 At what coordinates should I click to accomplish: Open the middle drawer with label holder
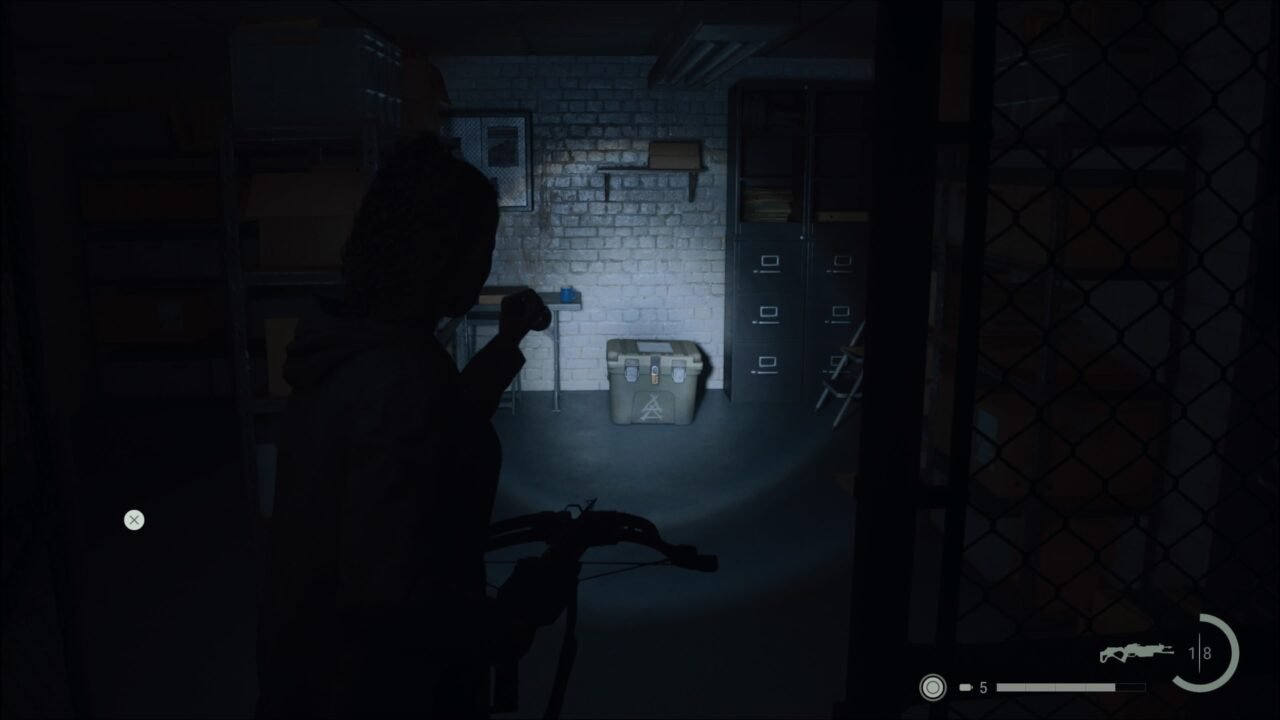768,312
